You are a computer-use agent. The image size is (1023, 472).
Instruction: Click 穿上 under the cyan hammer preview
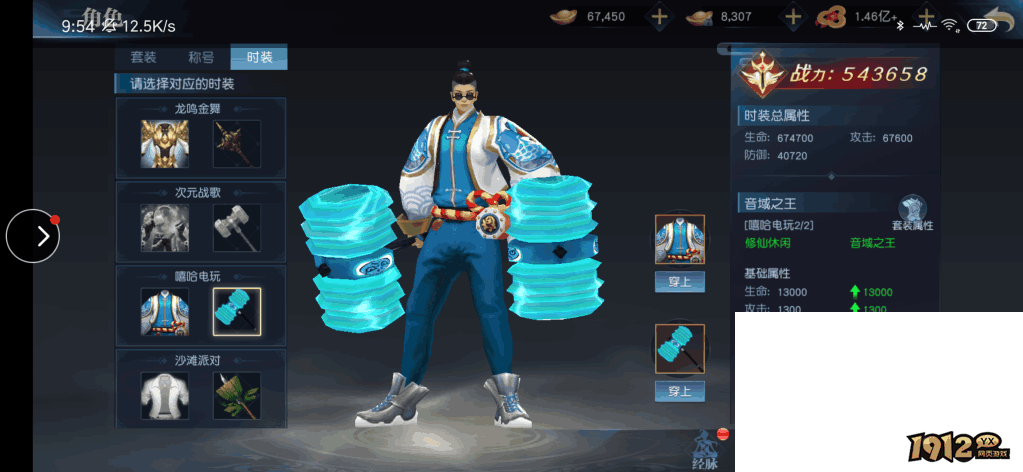[x=680, y=391]
